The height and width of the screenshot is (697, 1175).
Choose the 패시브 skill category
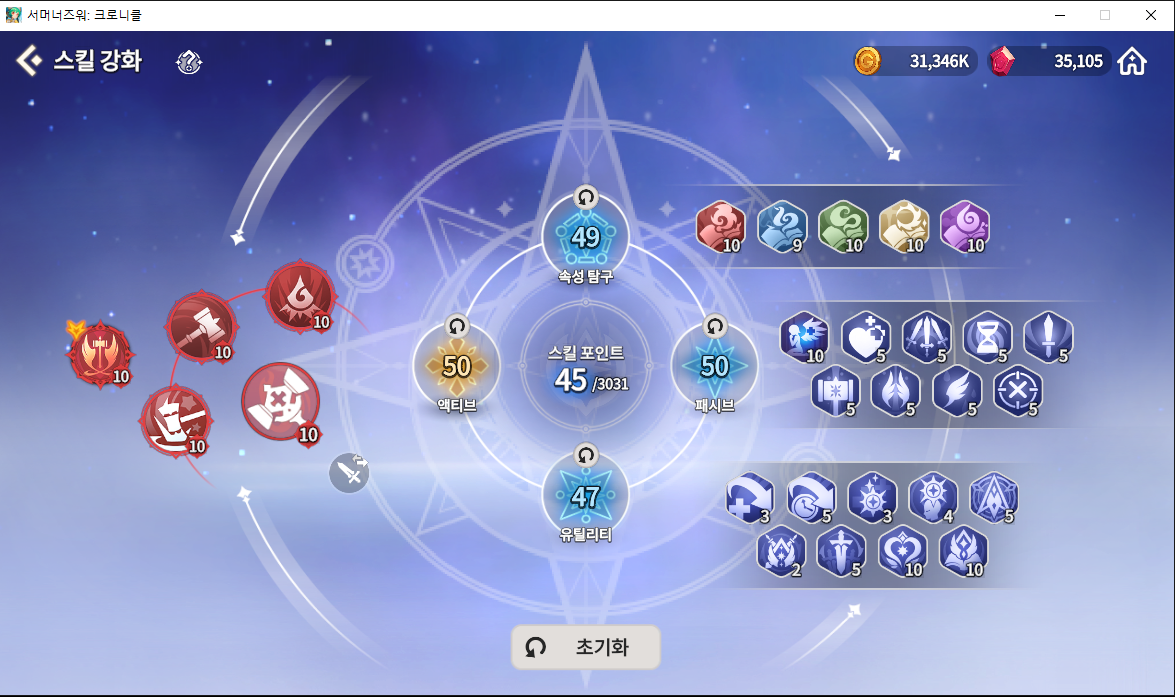(714, 367)
